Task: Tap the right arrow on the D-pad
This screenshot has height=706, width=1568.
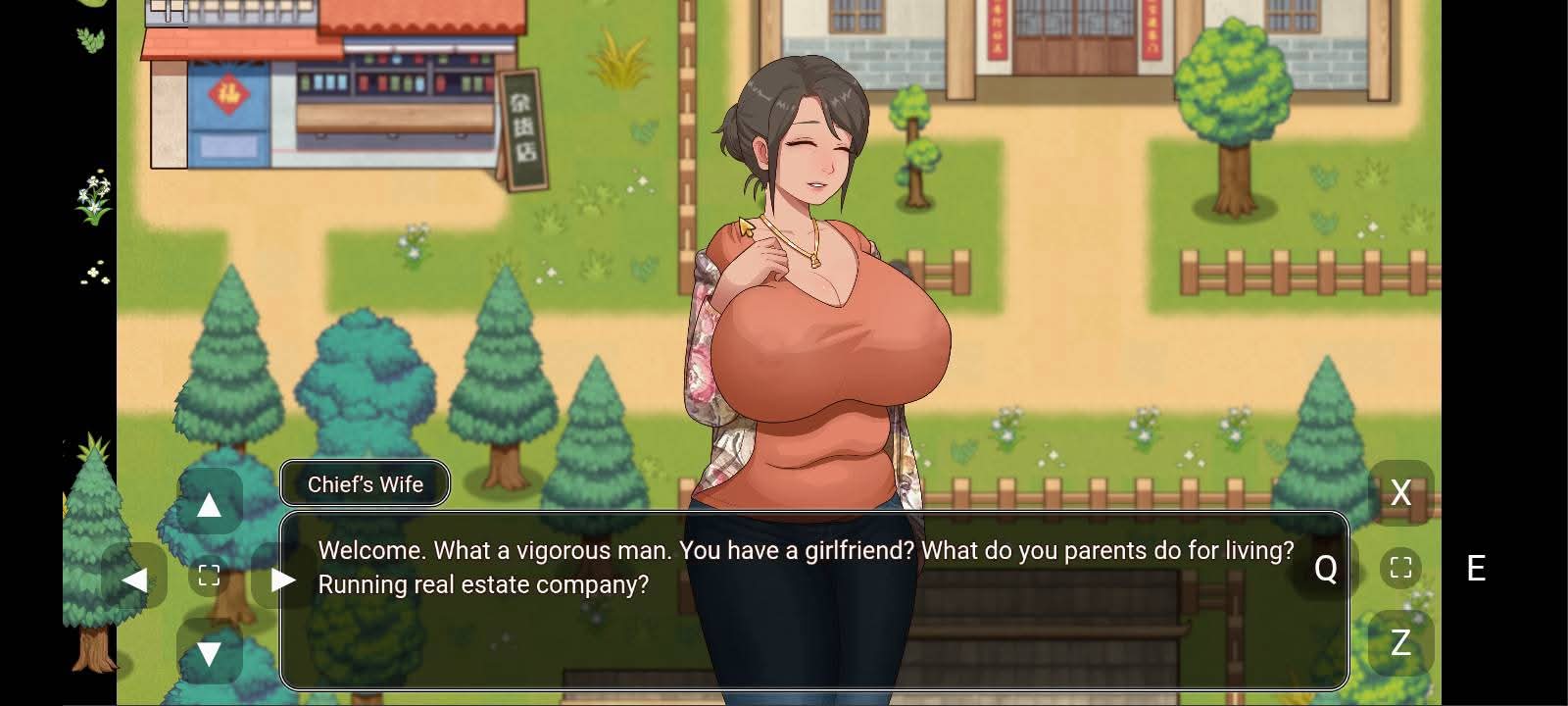Action: coord(283,580)
